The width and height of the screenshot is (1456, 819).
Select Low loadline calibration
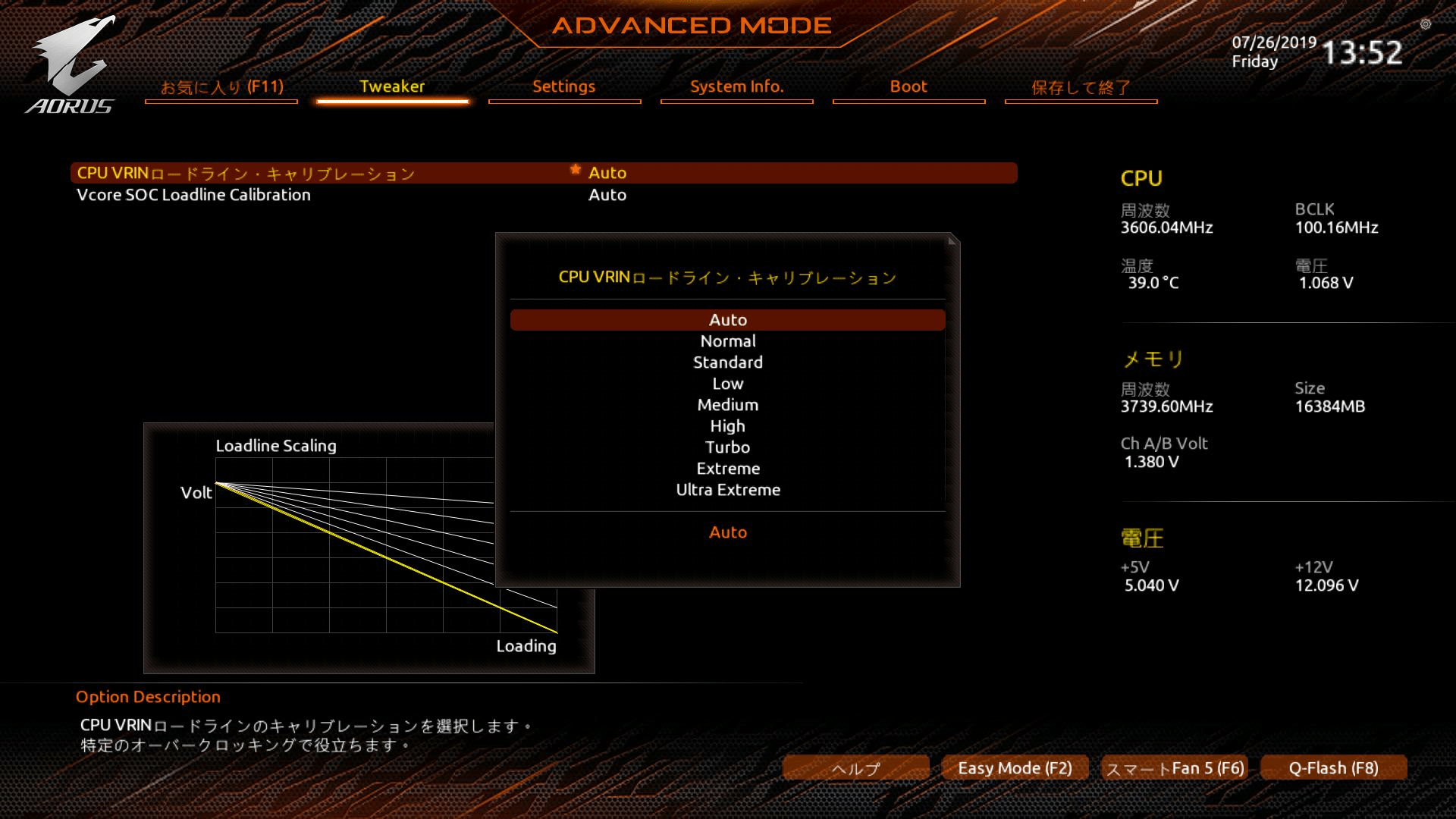728,384
